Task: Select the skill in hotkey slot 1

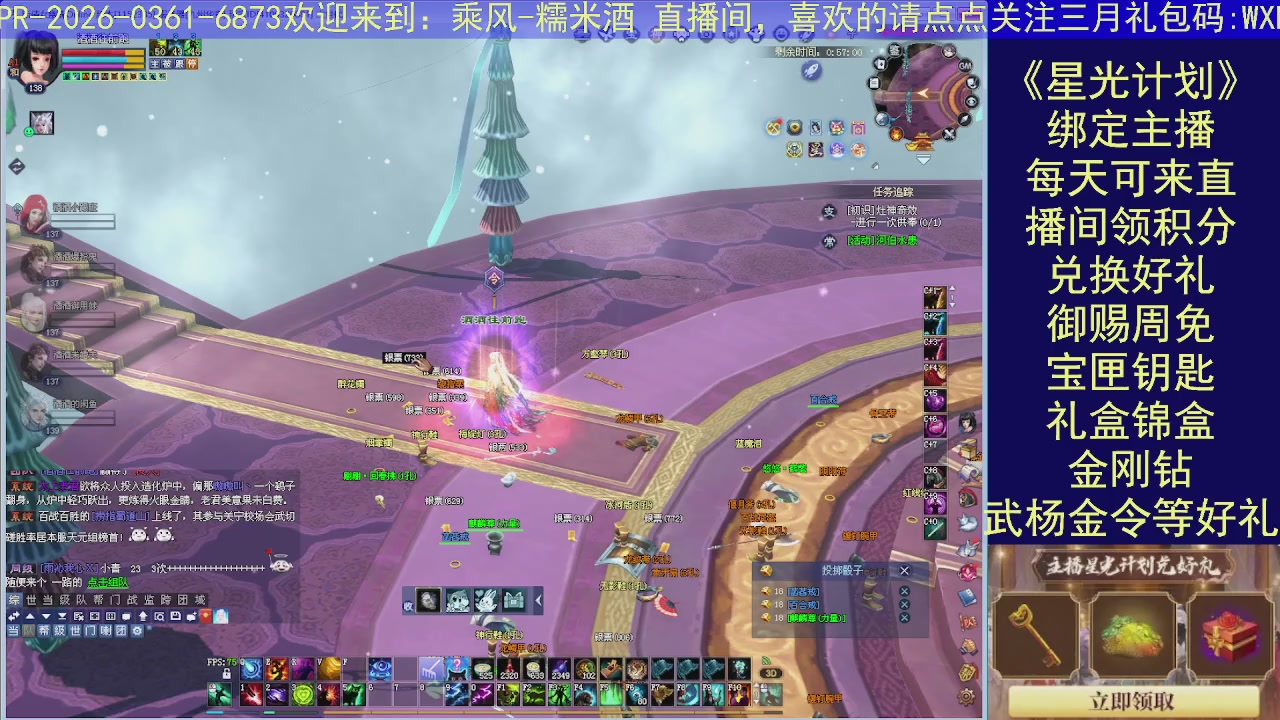Action: point(251,694)
